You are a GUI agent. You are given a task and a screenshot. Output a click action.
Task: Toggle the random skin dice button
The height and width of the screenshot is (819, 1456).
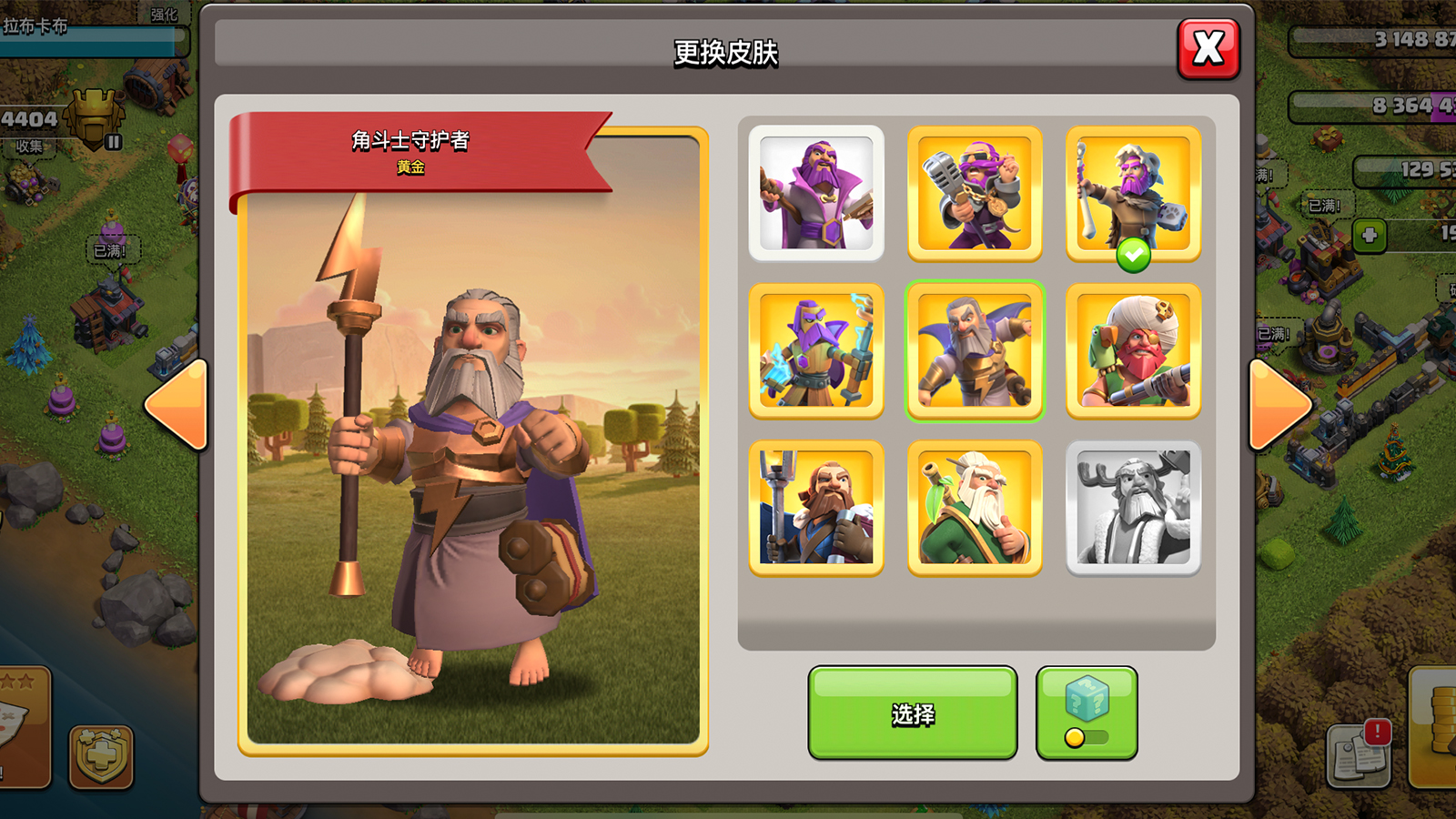pyautogui.click(x=1087, y=713)
